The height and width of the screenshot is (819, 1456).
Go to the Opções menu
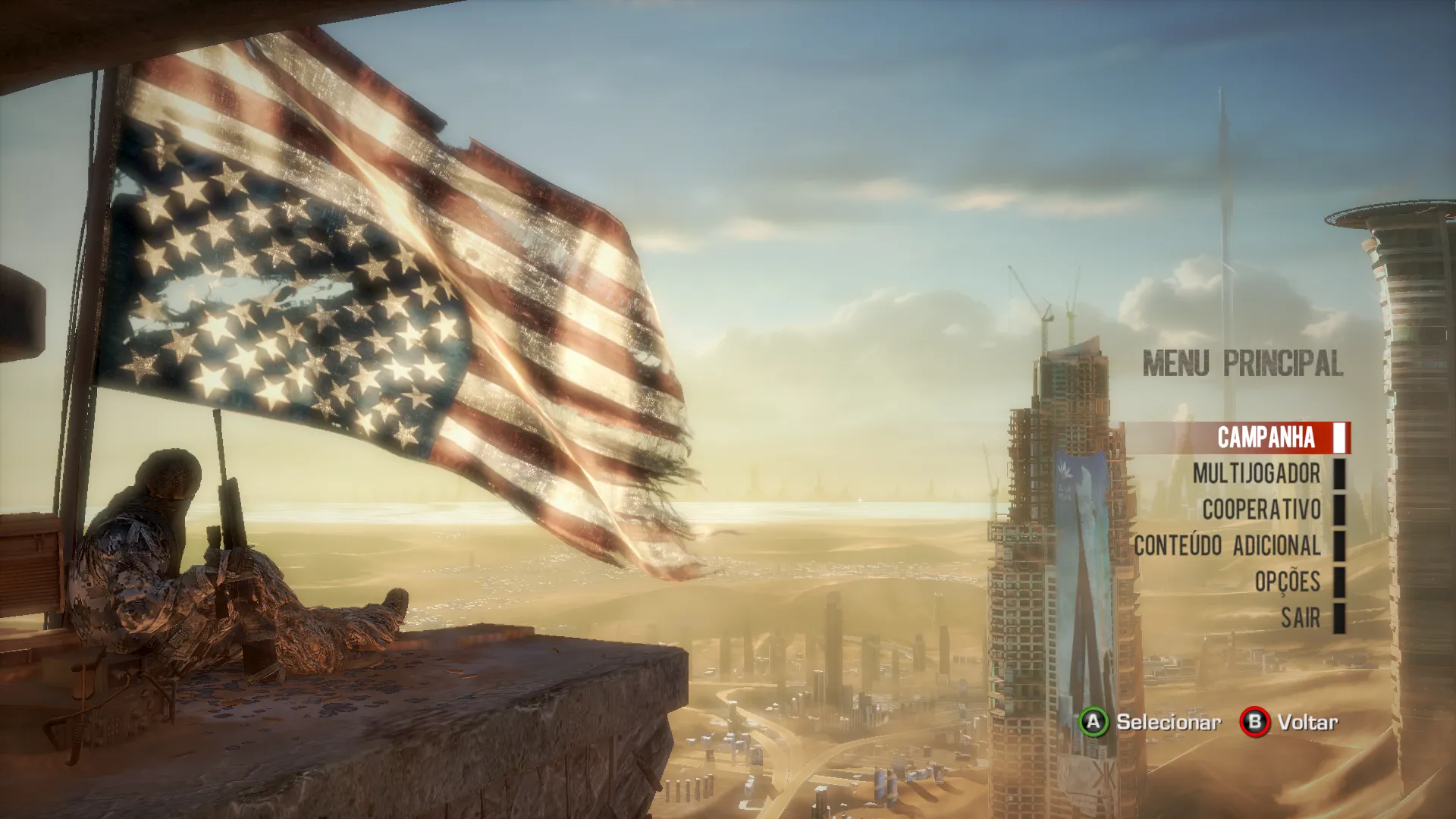click(1287, 582)
